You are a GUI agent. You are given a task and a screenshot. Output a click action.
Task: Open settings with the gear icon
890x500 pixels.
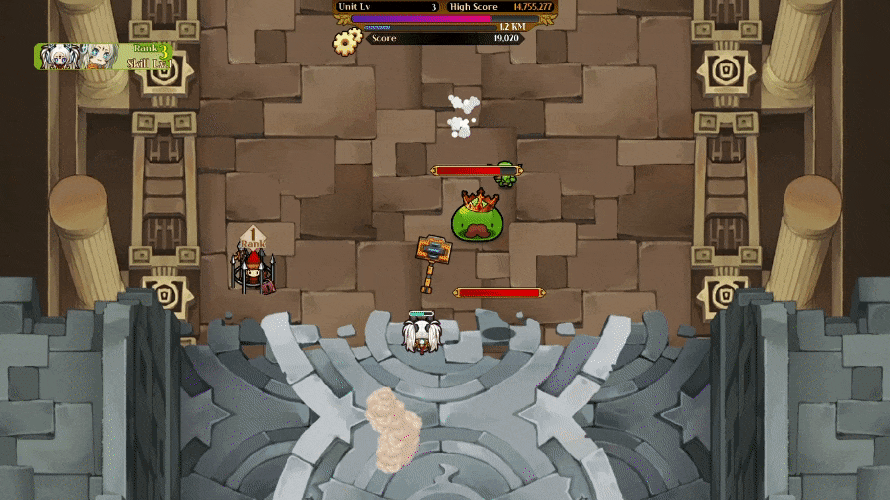pyautogui.click(x=347, y=41)
